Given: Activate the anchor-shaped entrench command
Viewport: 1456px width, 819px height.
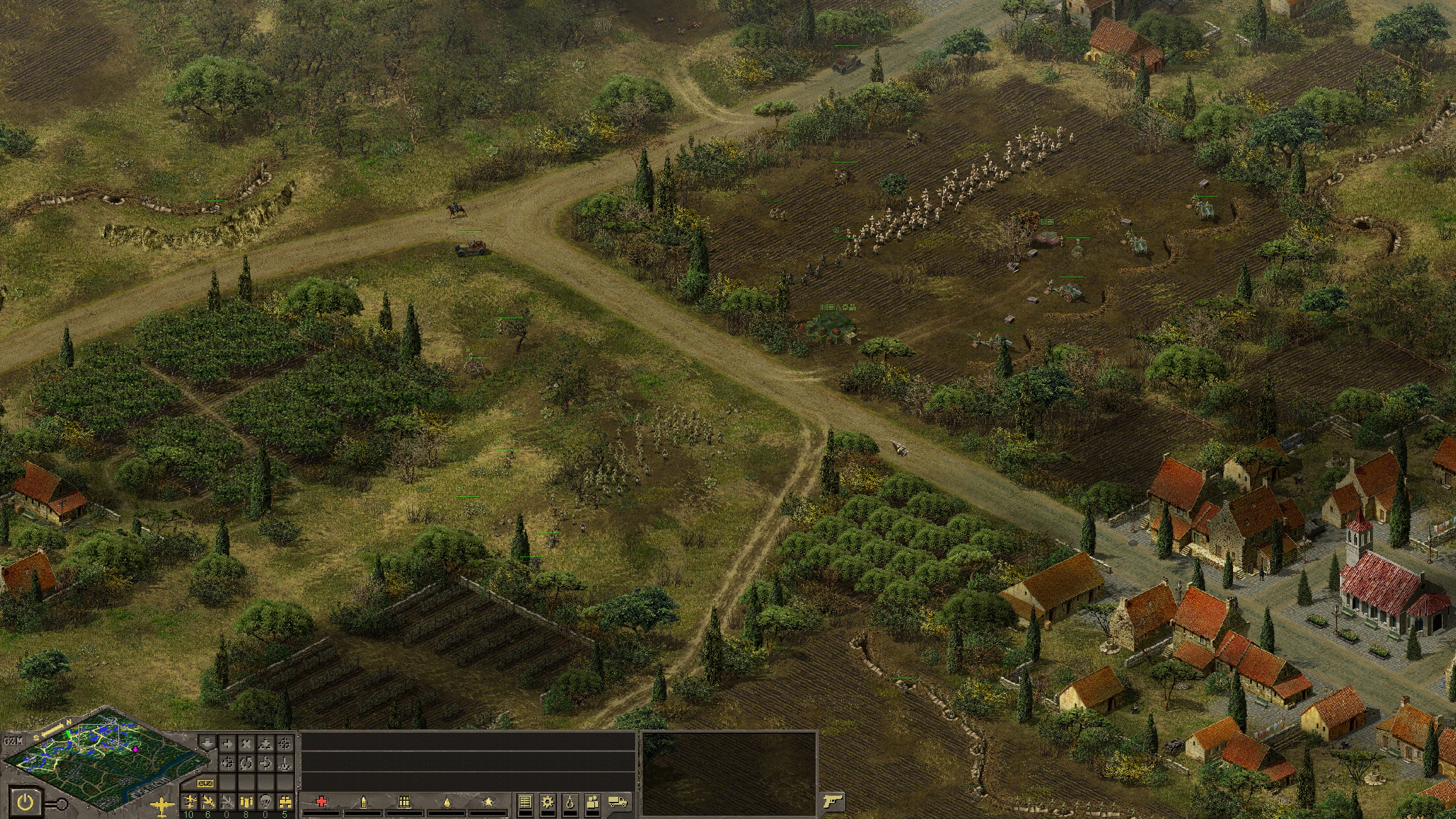Looking at the screenshot, I should [x=284, y=763].
